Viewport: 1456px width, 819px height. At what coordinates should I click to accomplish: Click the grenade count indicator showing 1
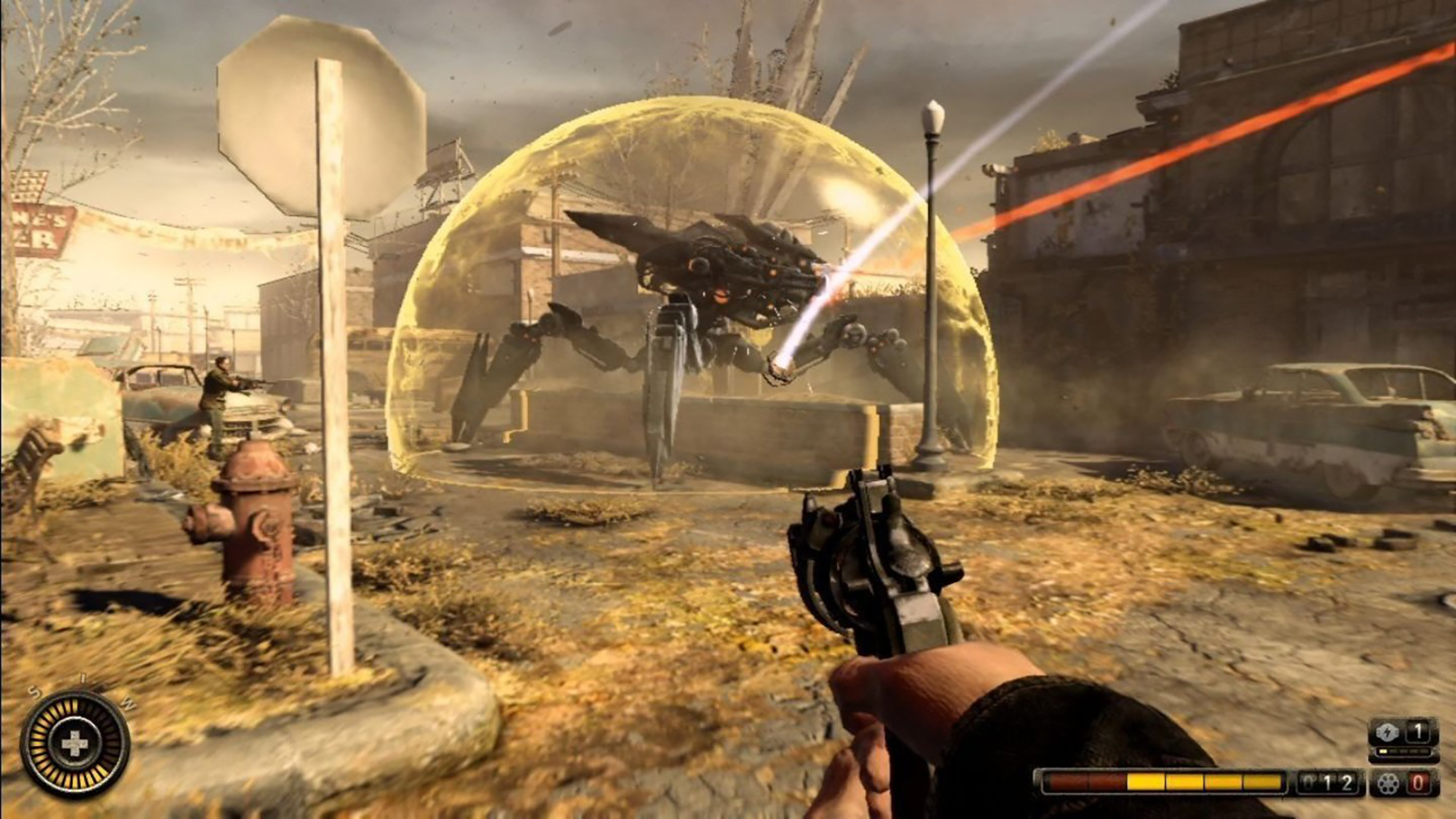tap(1417, 731)
